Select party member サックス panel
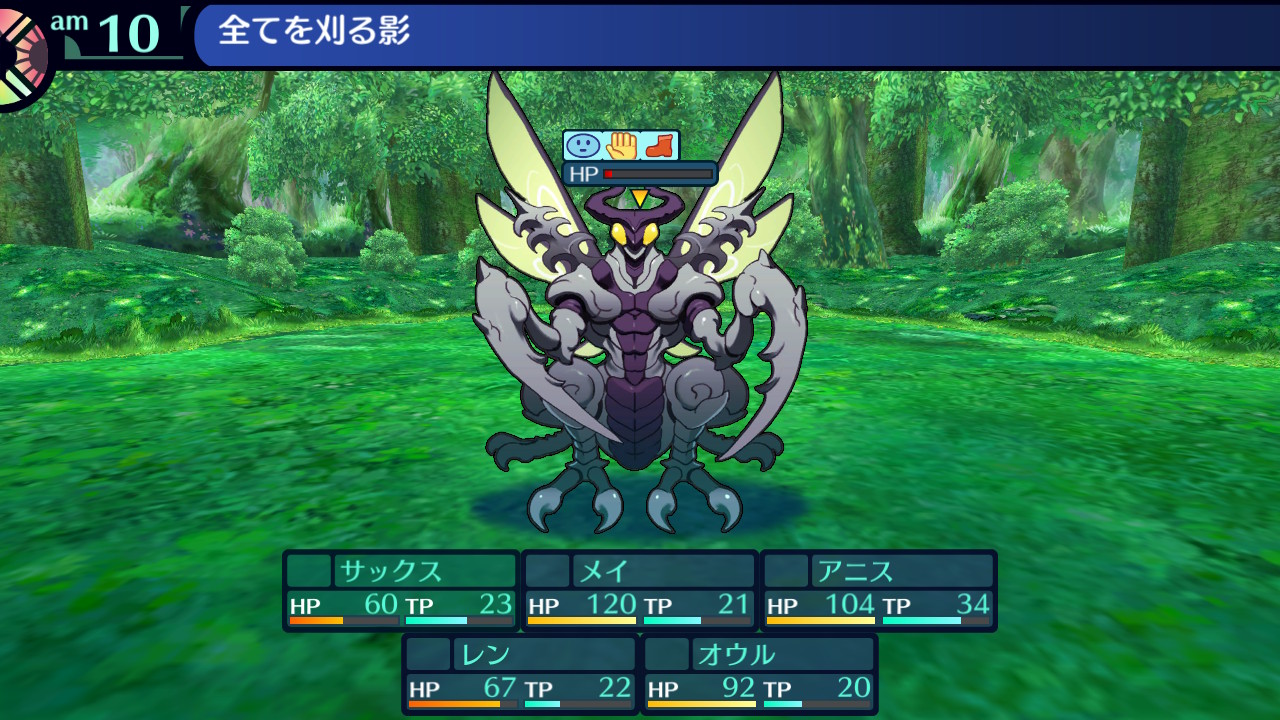 tap(401, 590)
